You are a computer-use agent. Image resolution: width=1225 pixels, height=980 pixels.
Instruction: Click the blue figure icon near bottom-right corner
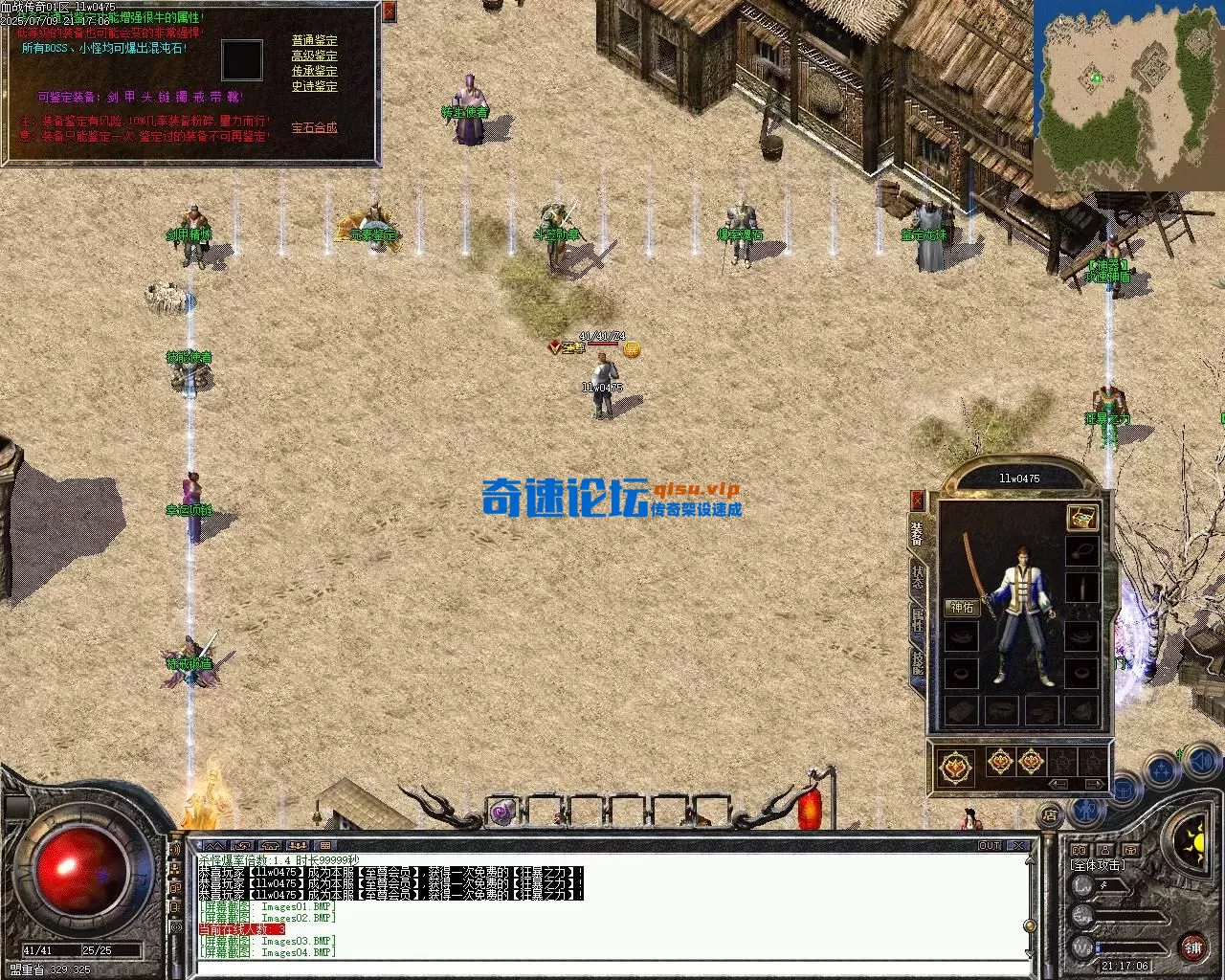(x=1085, y=812)
